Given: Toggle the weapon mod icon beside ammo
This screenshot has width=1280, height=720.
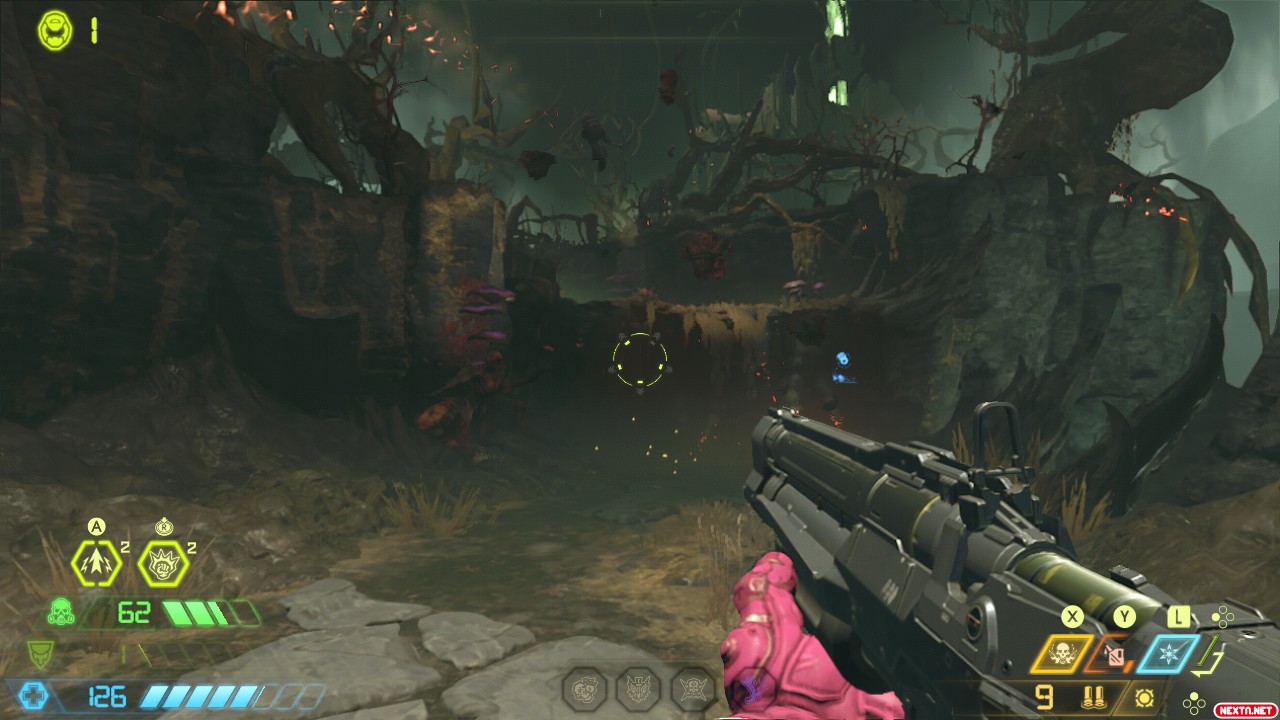Looking at the screenshot, I should 1144,696.
